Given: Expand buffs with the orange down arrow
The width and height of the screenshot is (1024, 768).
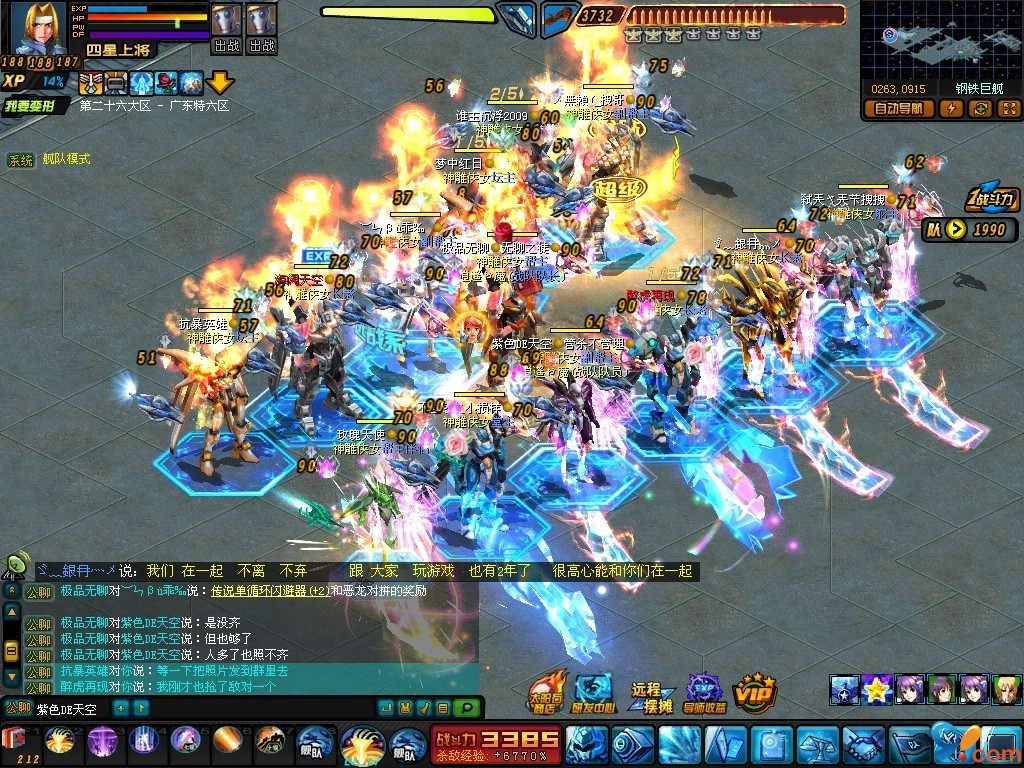Looking at the screenshot, I should [x=219, y=82].
